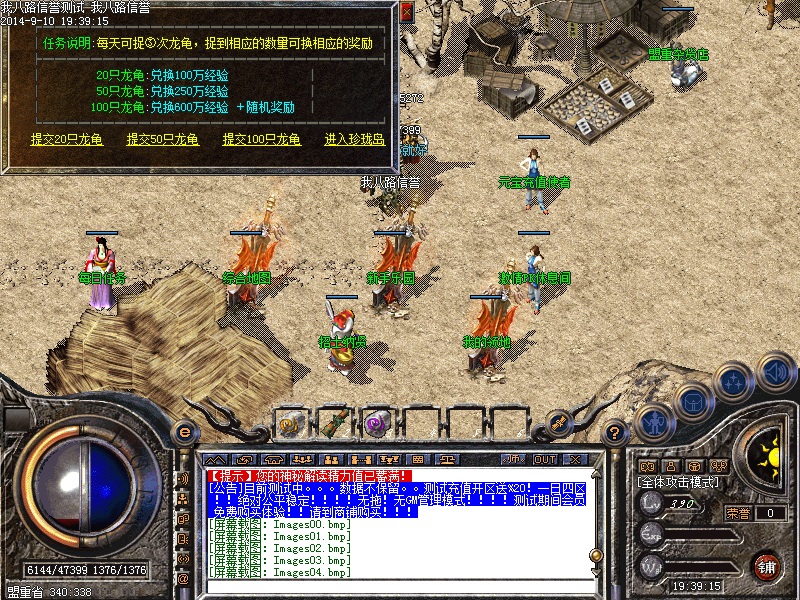Image resolution: width=800 pixels, height=600 pixels.
Task: Select the 提交100只龙龟 reward option
Action: pos(261,140)
